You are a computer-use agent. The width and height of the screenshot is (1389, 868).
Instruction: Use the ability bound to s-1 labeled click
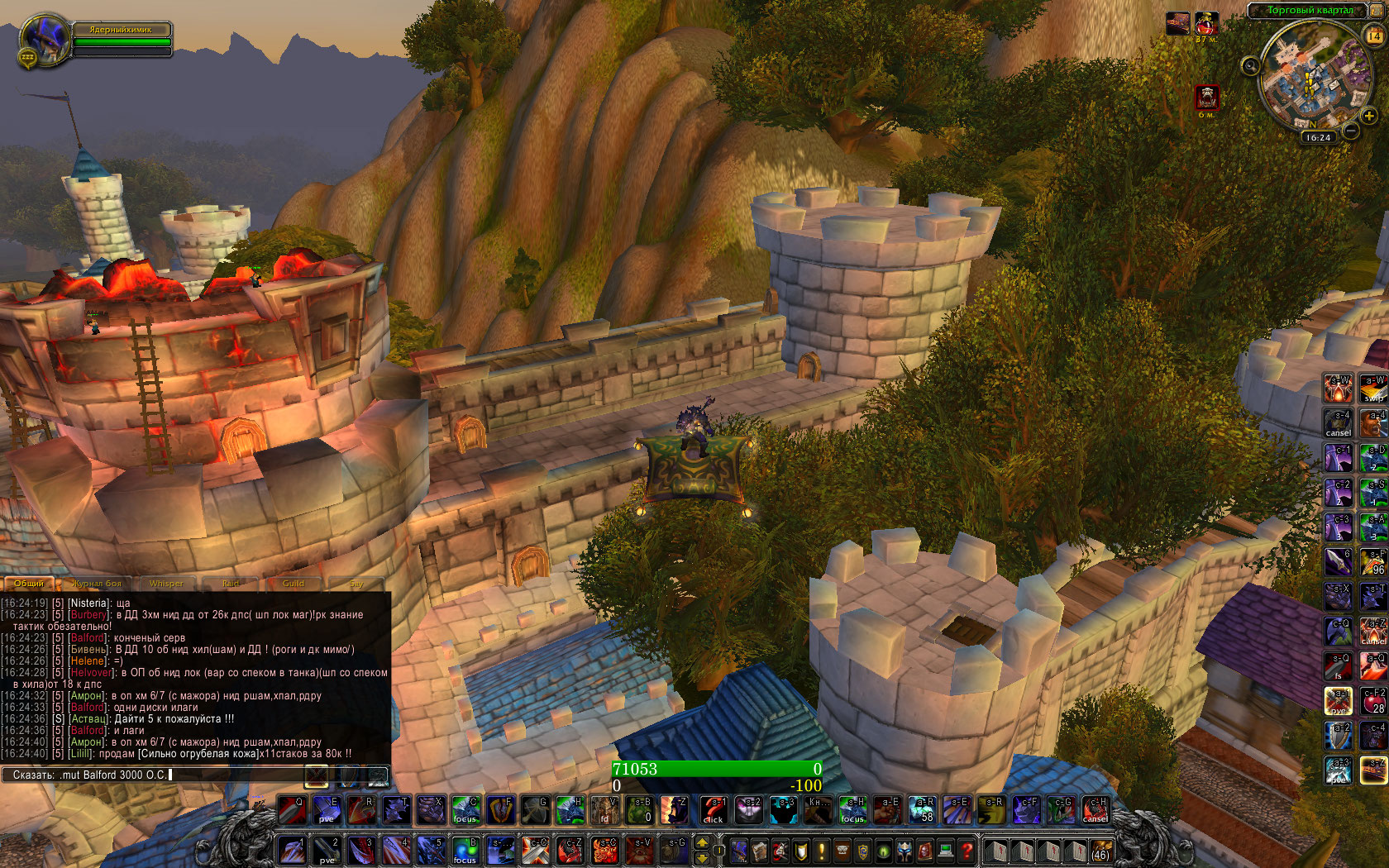pos(713,810)
